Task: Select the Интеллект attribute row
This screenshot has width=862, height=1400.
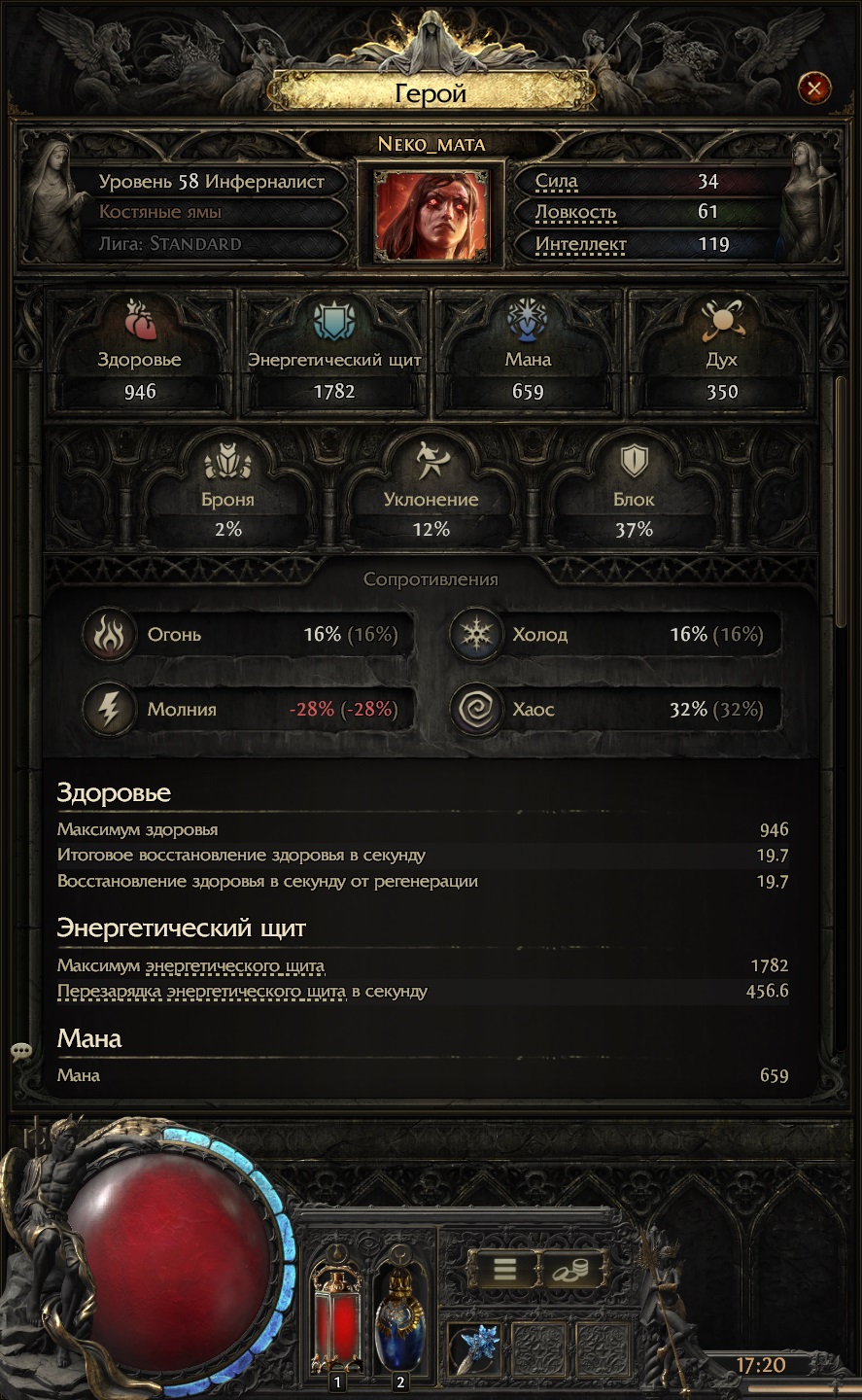Action: 641,244
